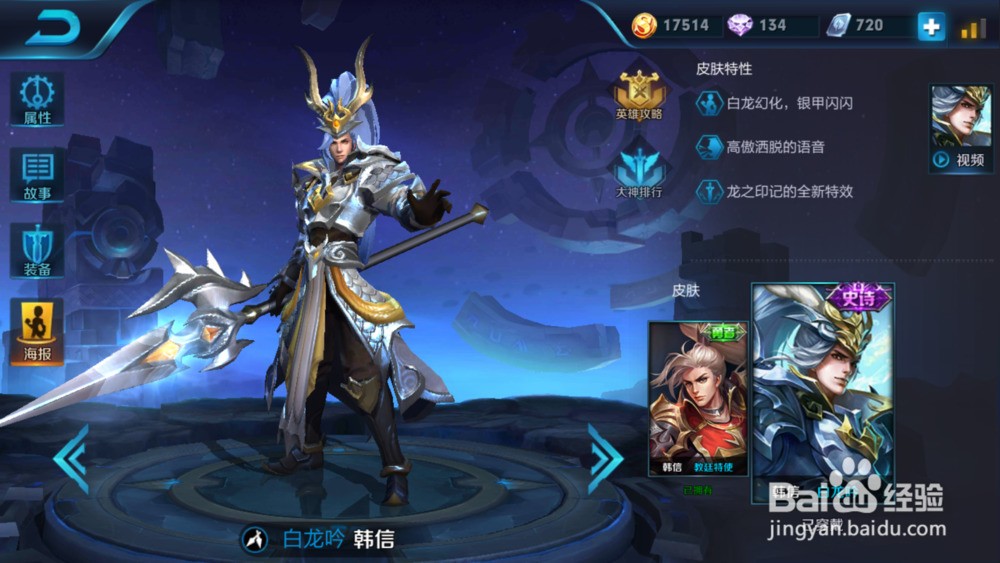The image size is (1000, 563).
Task: Select the 海报 poster tab
Action: tap(37, 330)
